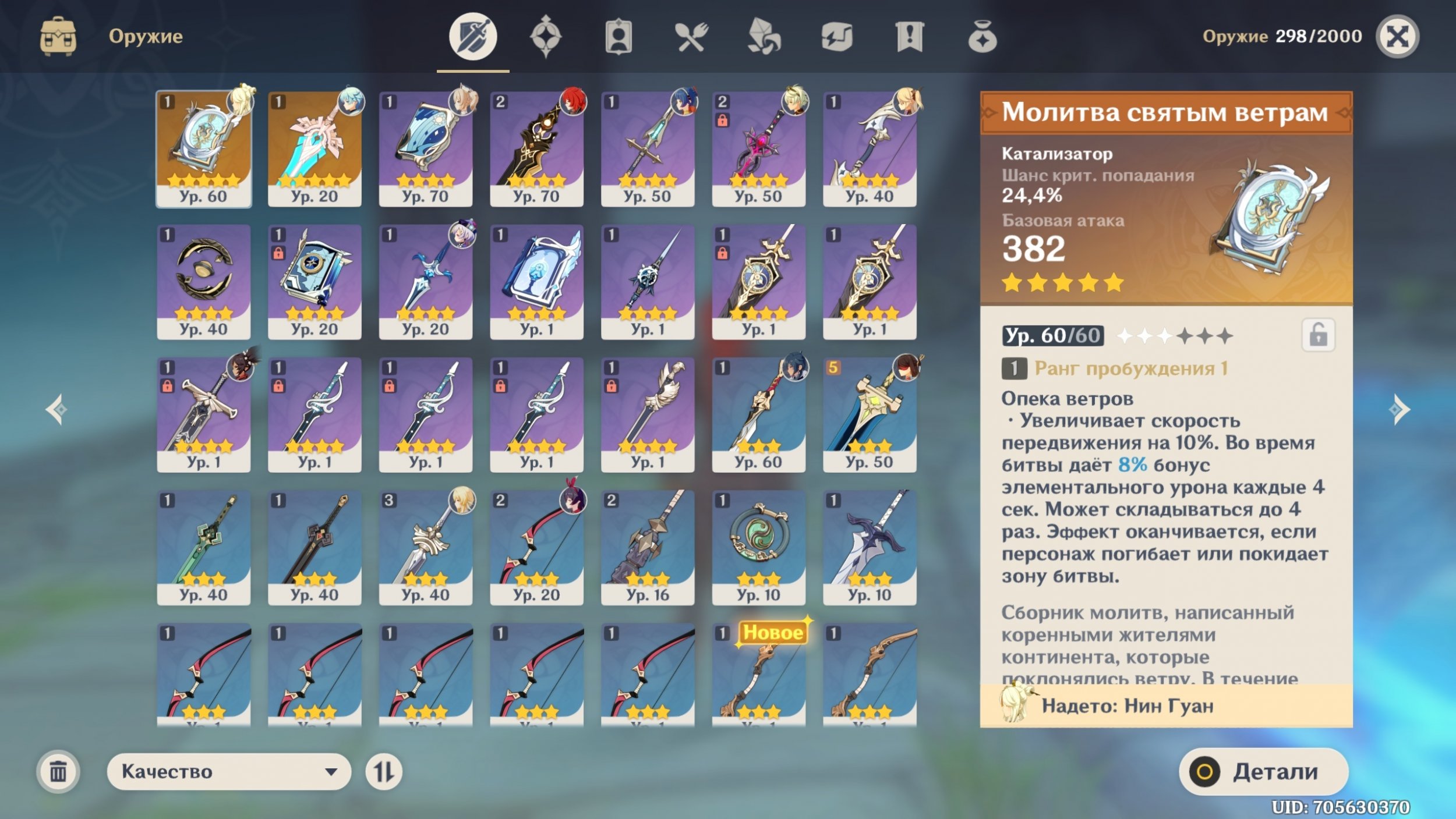Toggle the weapon lock padlock
The width and height of the screenshot is (1456, 819).
pyautogui.click(x=1318, y=335)
